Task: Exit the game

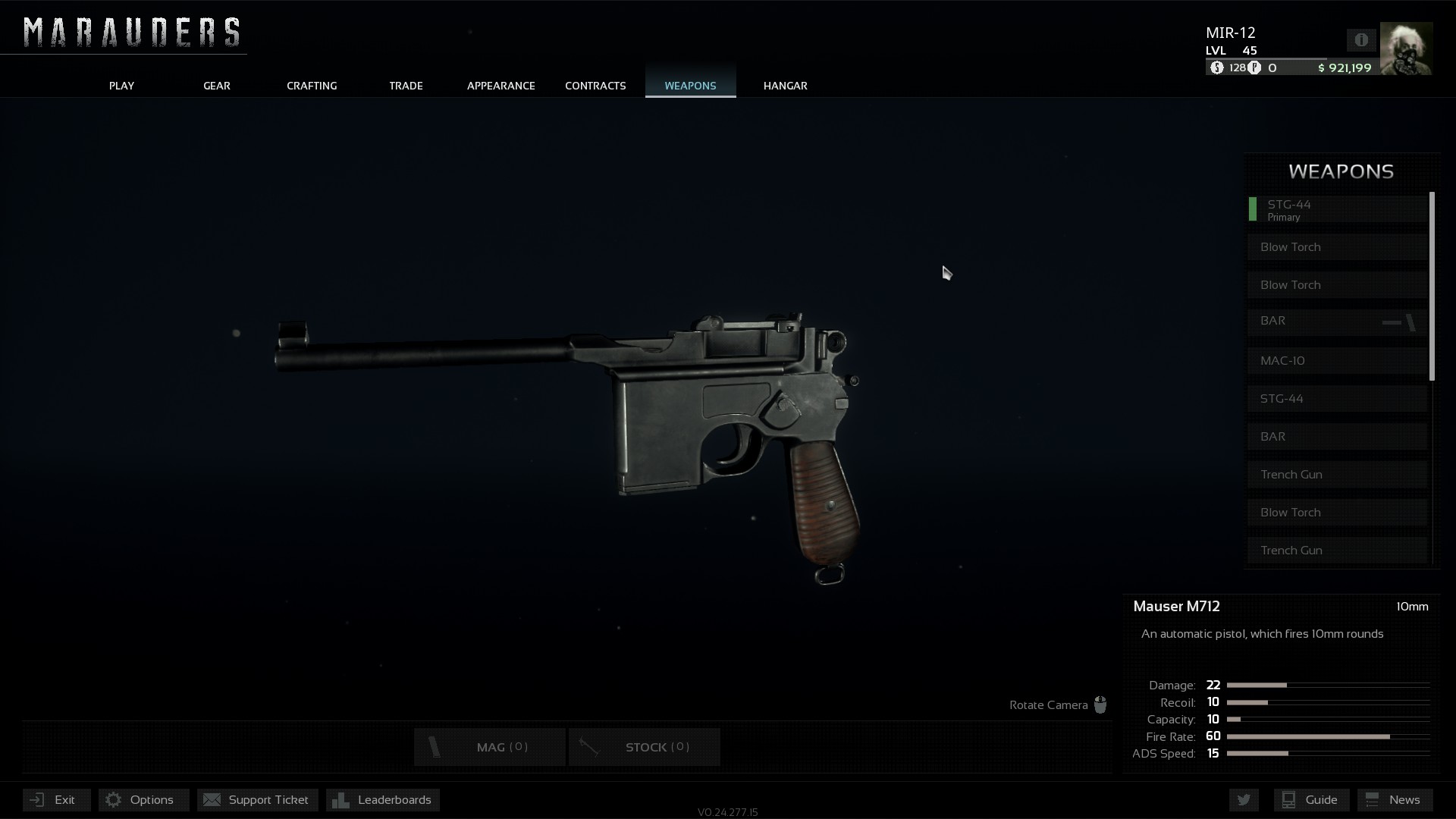Action: 56,800
